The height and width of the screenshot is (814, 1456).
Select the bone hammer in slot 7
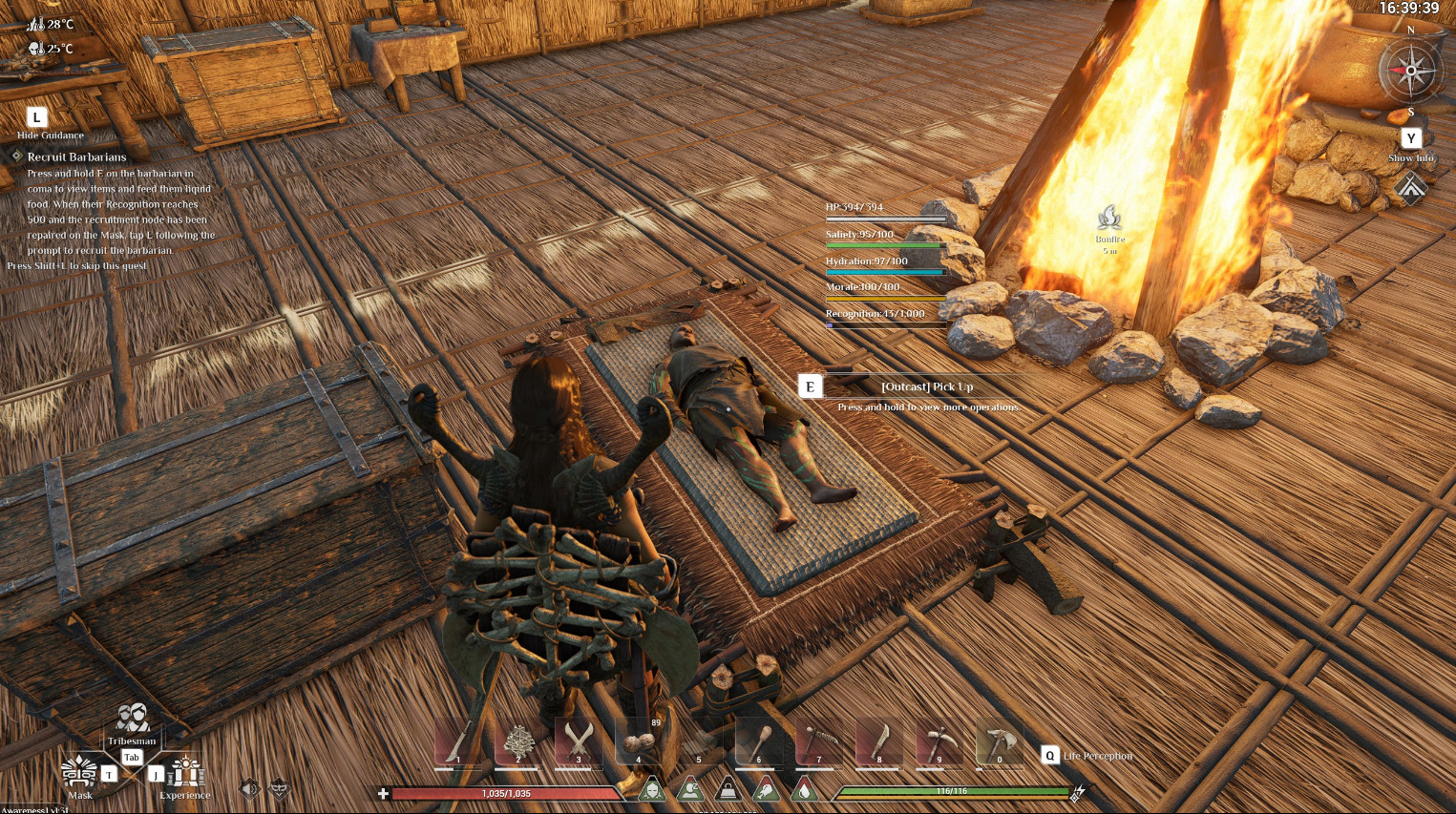819,742
